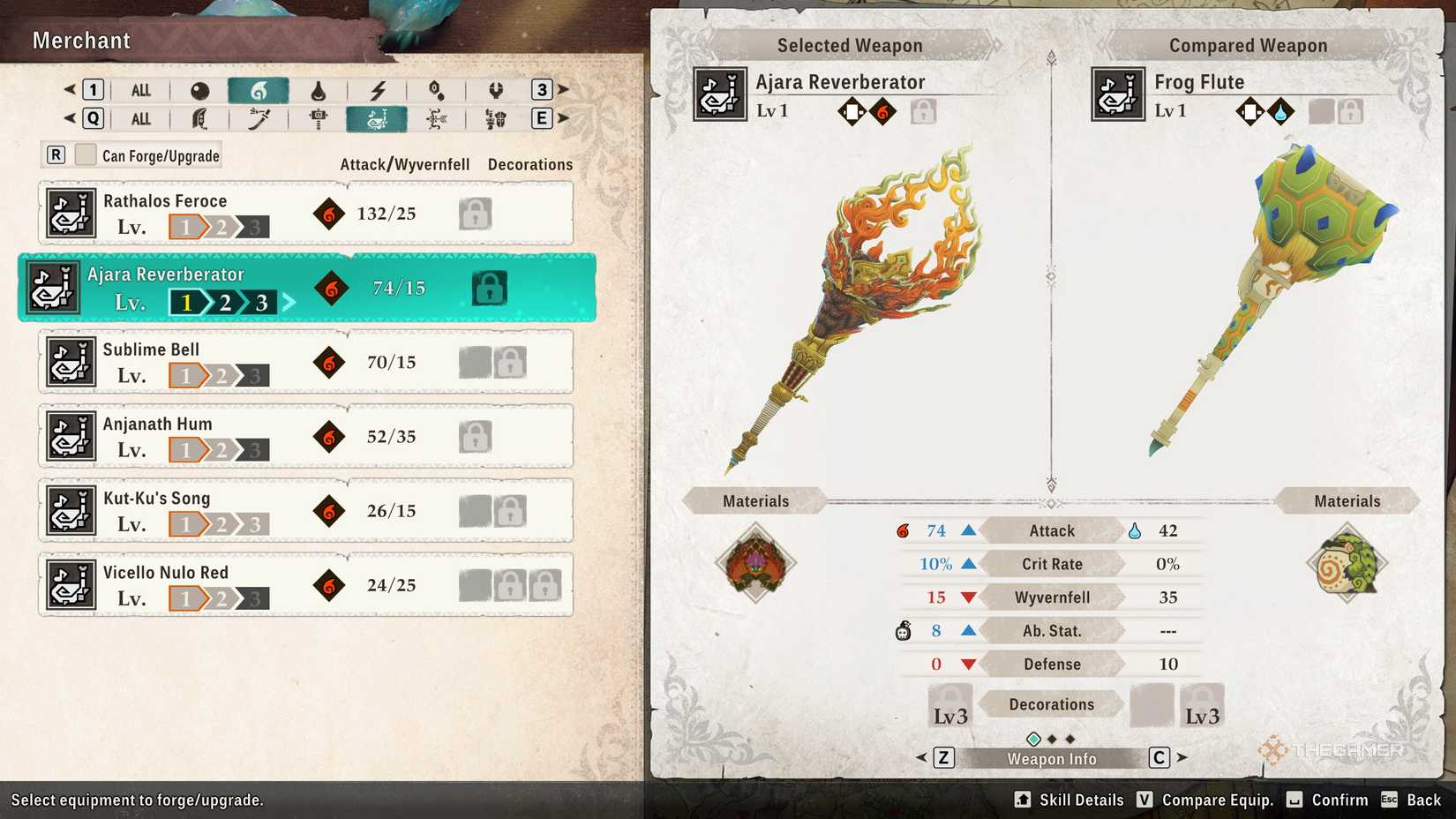Select the water droplet element filter
1456x819 pixels.
coord(320,89)
